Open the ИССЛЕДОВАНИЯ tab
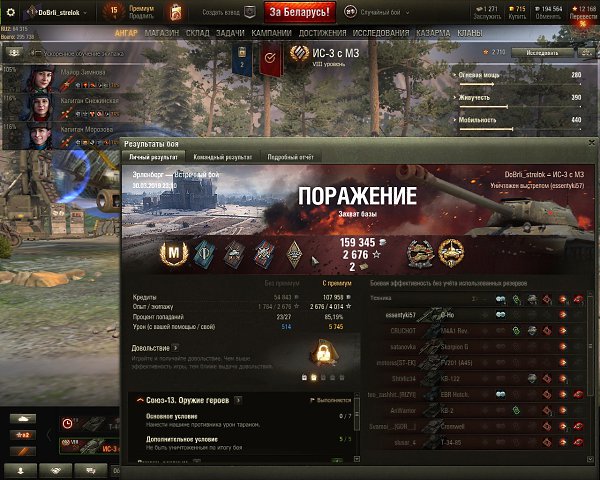 click(x=381, y=32)
